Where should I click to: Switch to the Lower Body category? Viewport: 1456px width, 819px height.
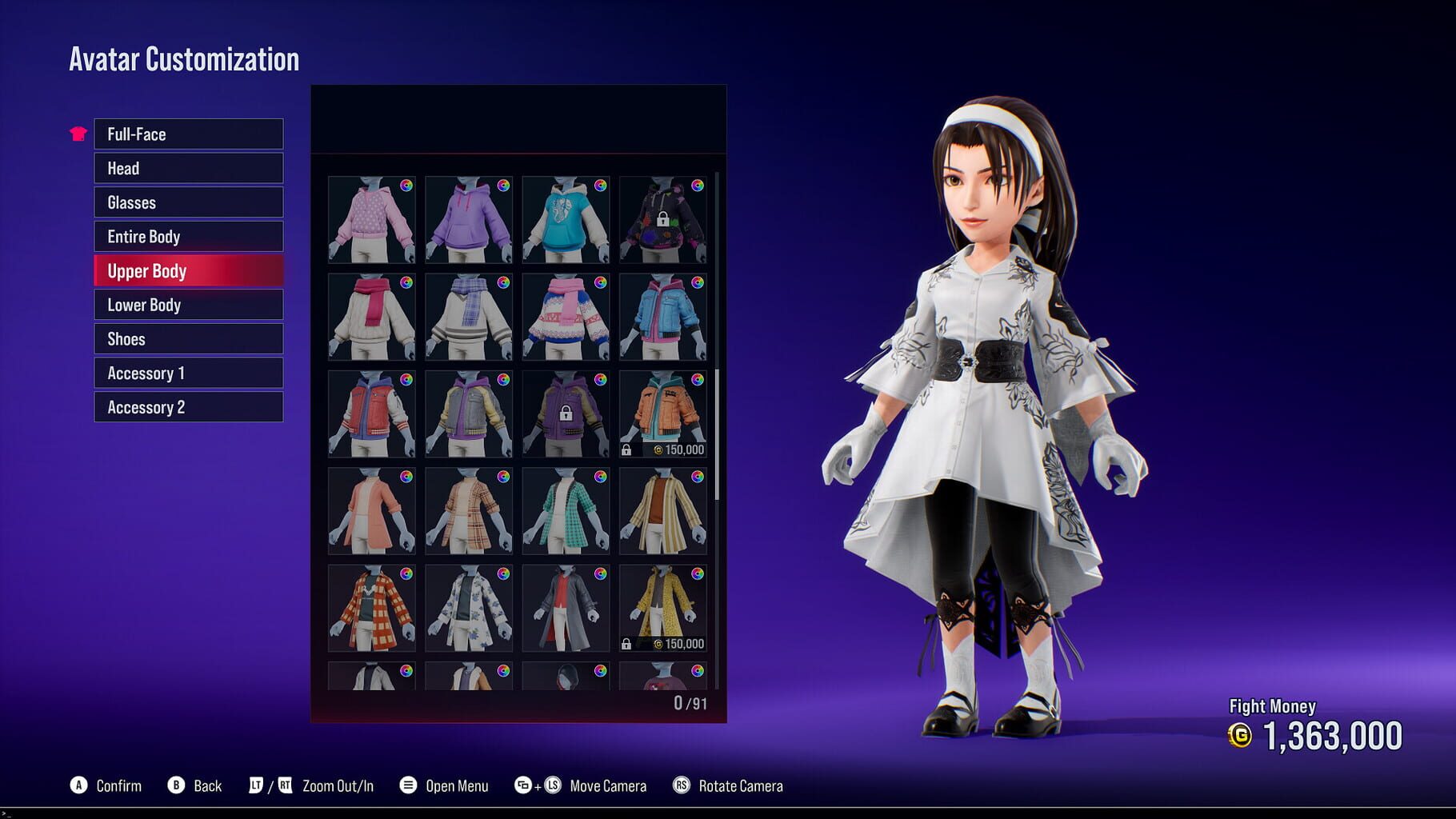click(x=188, y=305)
